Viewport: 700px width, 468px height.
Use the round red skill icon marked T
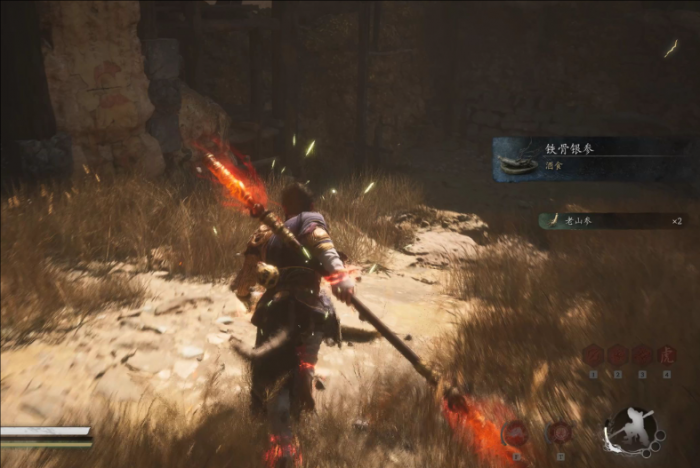coord(560,433)
